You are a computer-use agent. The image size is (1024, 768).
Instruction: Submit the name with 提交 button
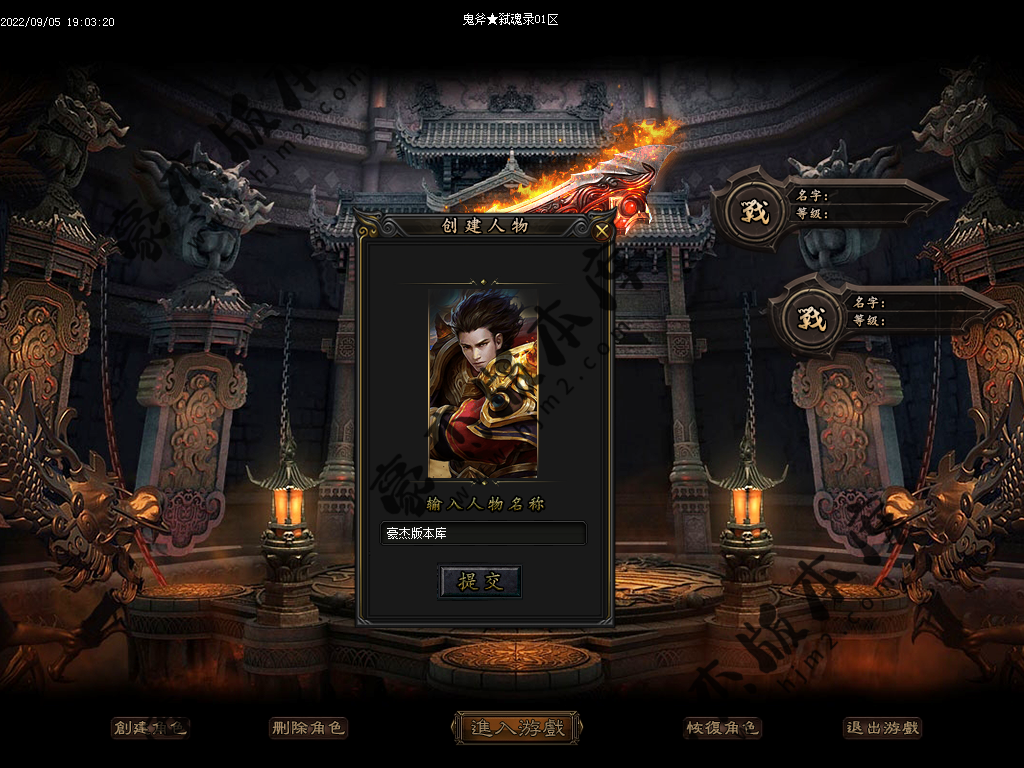480,582
